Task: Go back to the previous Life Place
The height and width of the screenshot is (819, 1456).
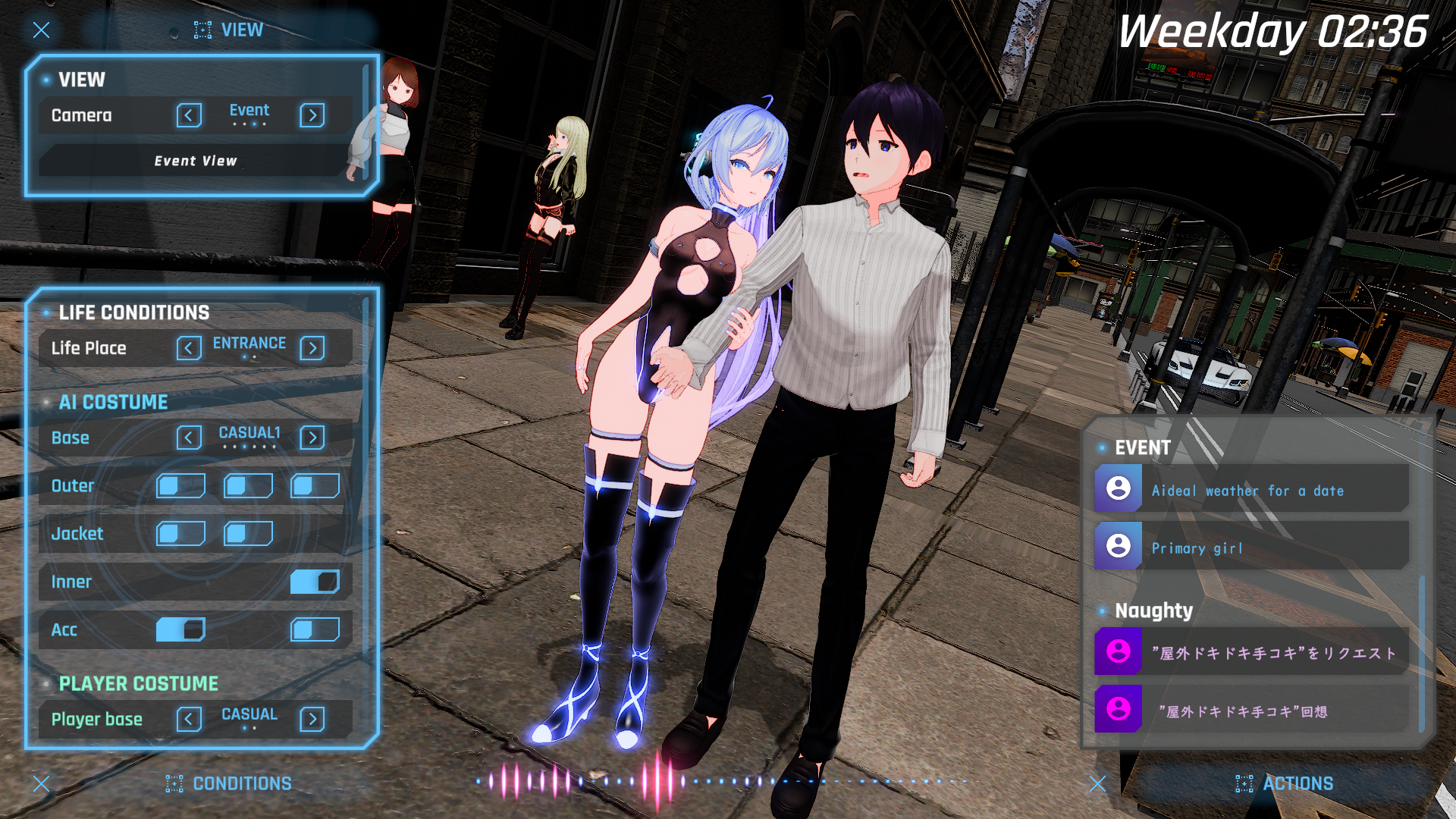Action: click(189, 348)
